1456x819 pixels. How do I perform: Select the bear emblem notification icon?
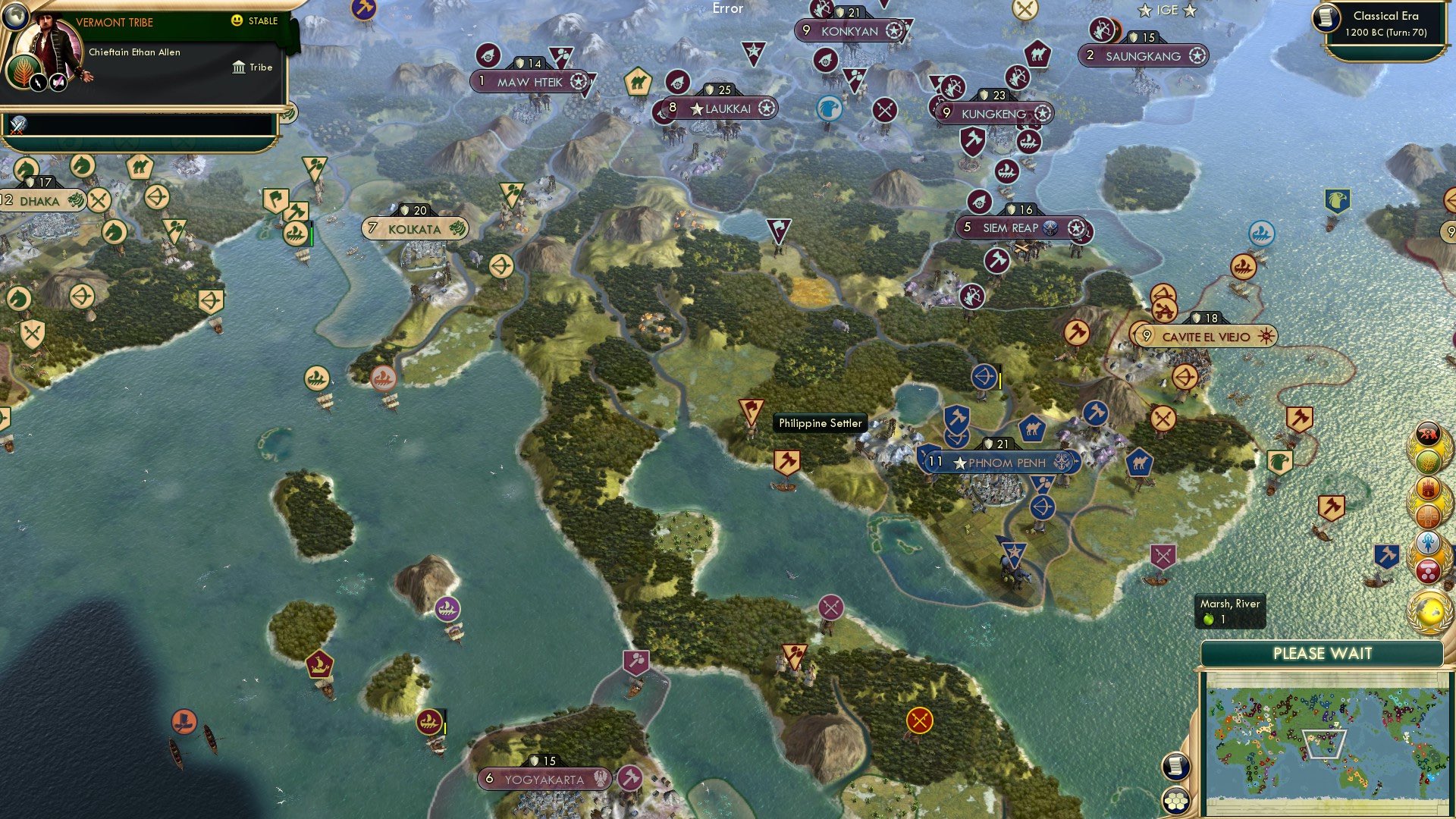click(x=1429, y=432)
